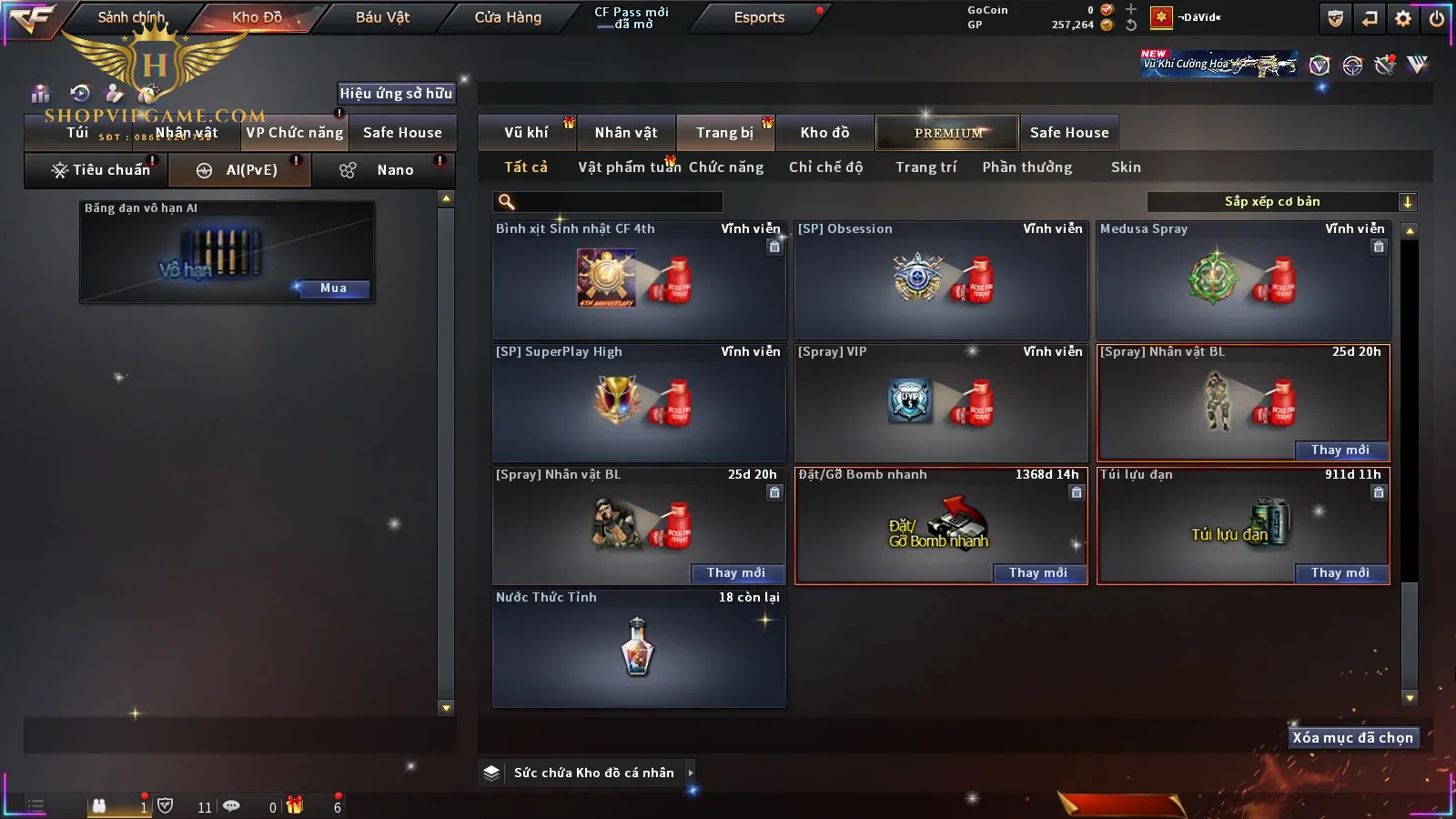This screenshot has height=819, width=1456.
Task: Select the Medusa Spray item
Action: click(x=1243, y=280)
